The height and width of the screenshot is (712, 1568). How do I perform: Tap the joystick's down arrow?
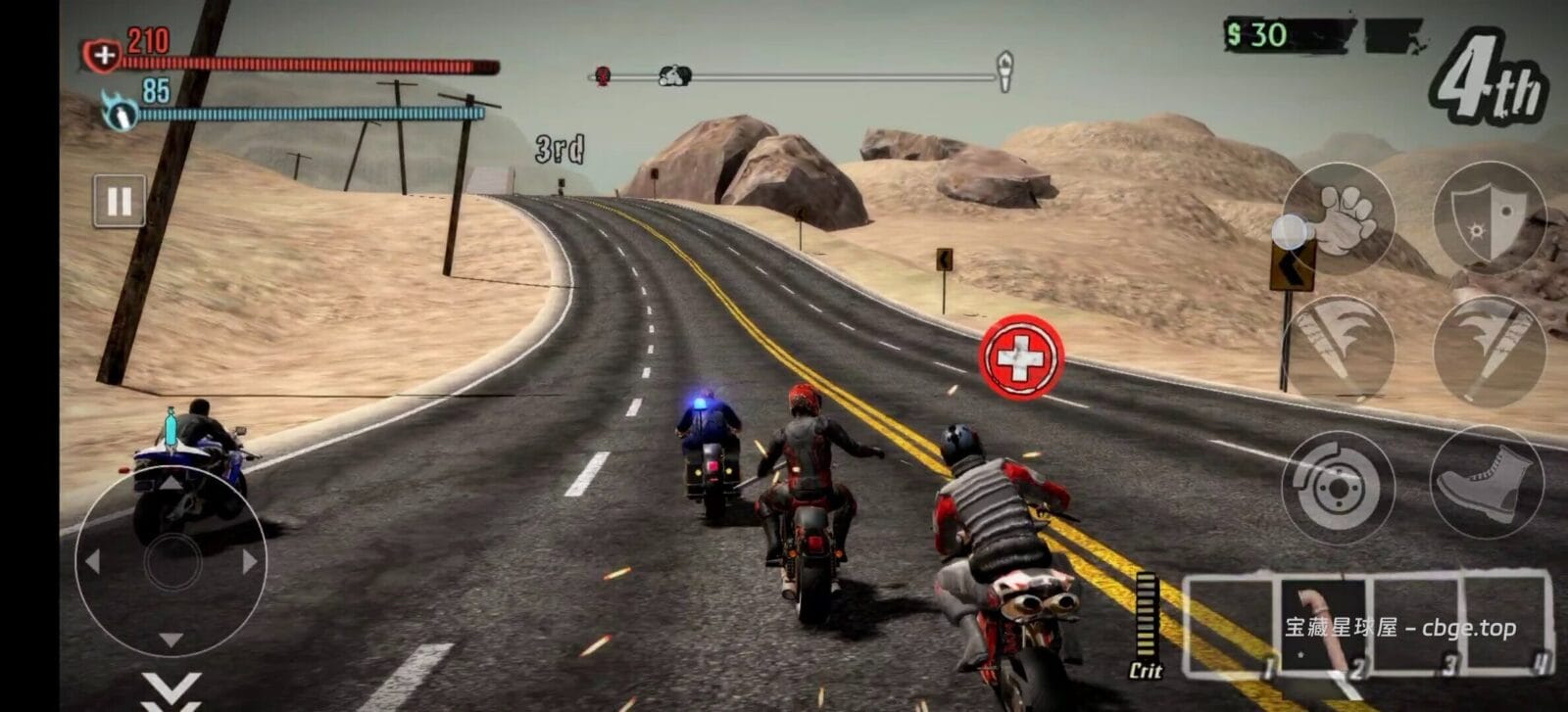pos(171,641)
